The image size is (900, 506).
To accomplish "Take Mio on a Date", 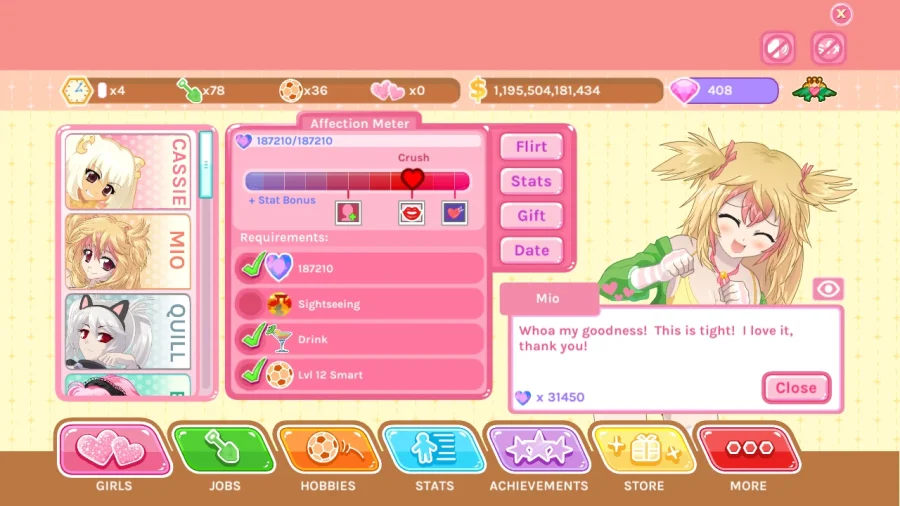I will click(x=531, y=251).
